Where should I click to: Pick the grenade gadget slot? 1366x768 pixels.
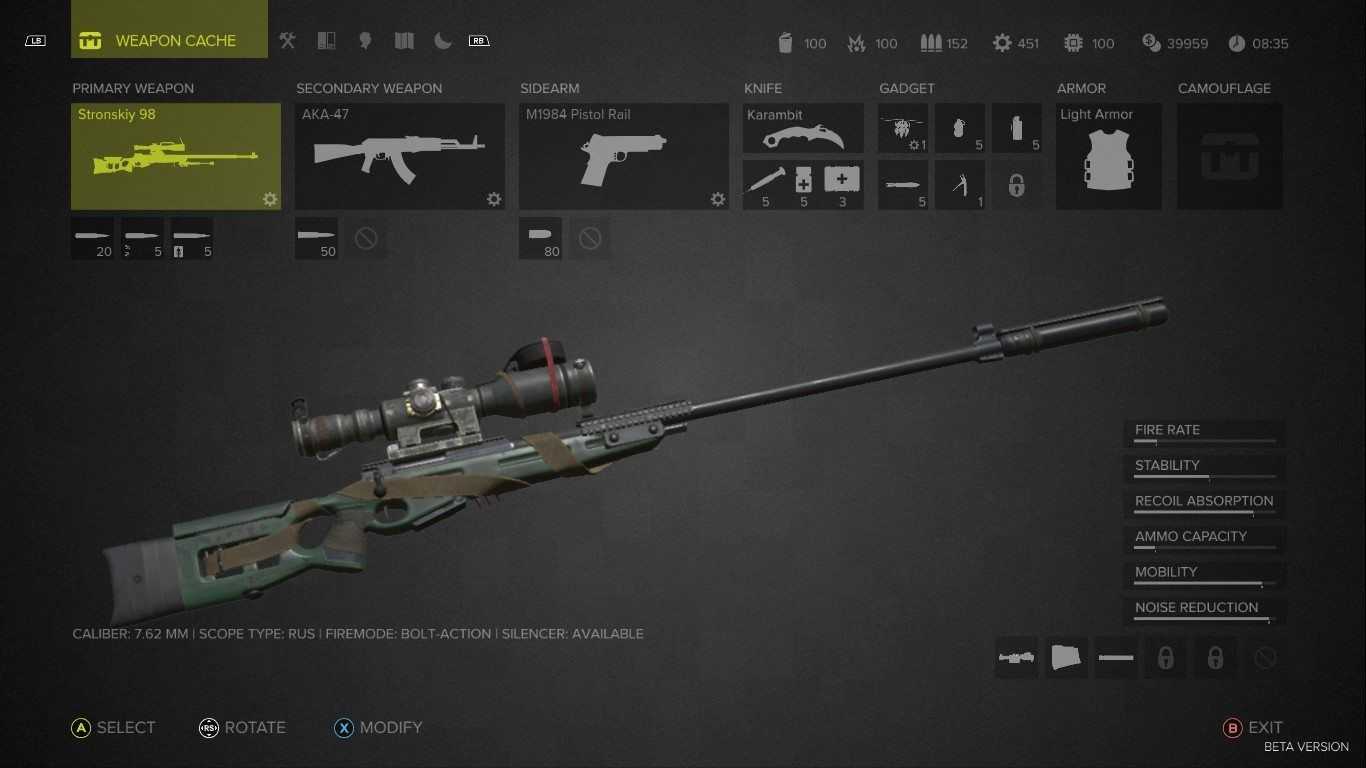tap(960, 129)
